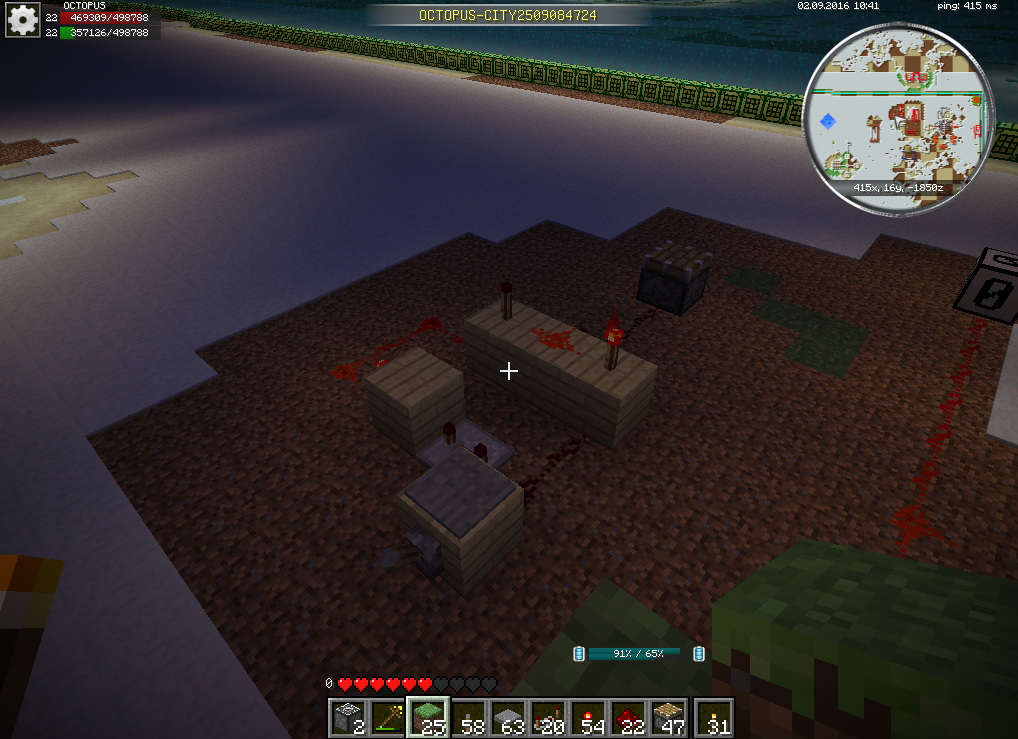The width and height of the screenshot is (1018, 739).
Task: Select the golden wand hotbar slot
Action: pos(388,716)
